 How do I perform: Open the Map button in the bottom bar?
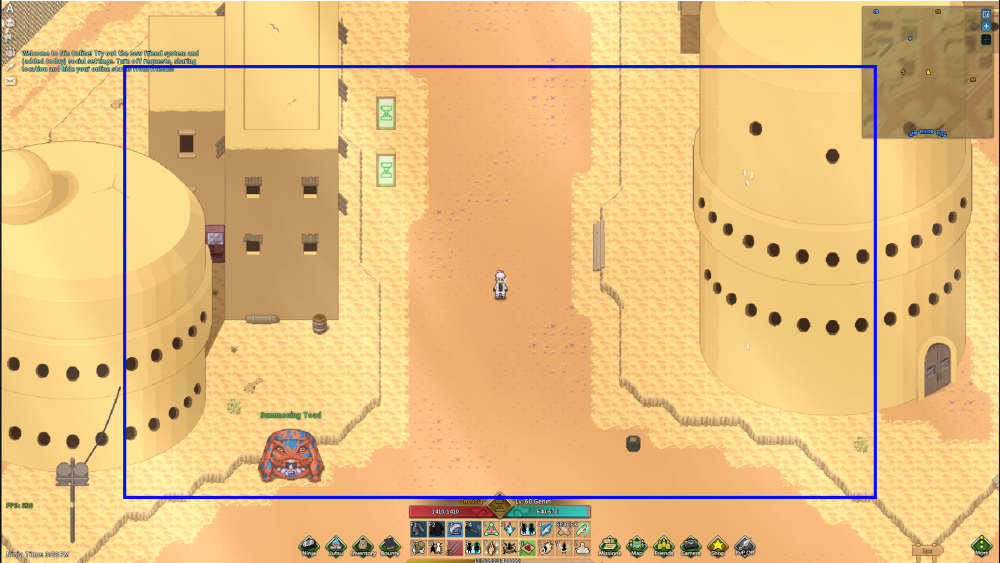click(637, 546)
